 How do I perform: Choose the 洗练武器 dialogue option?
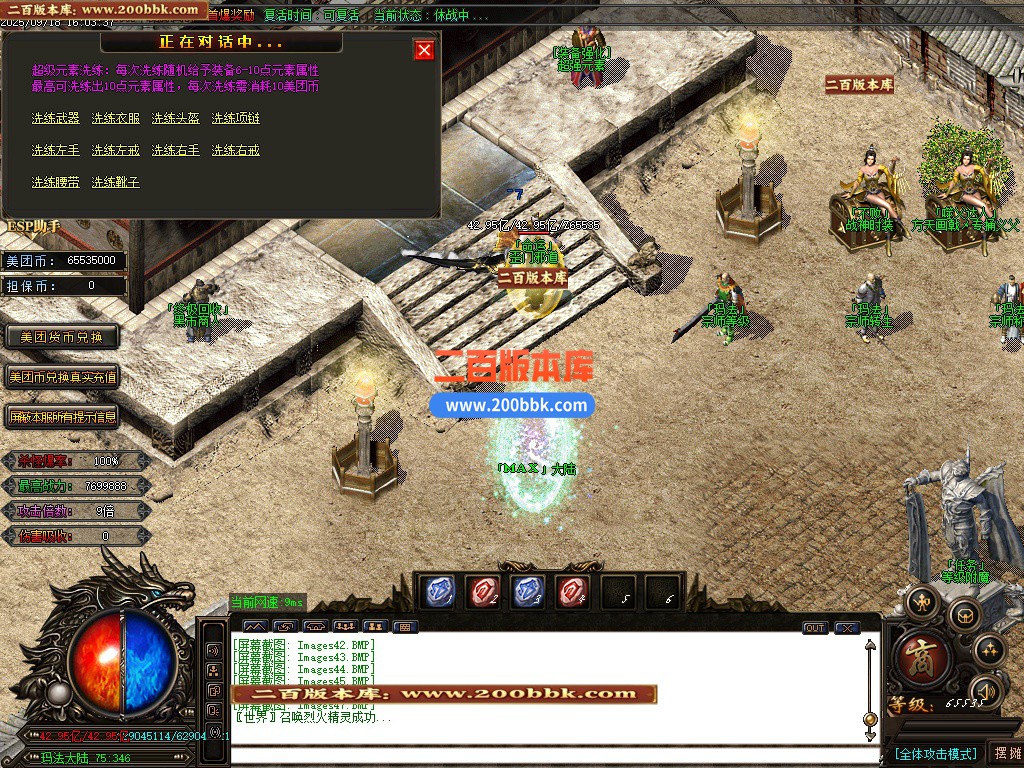(x=56, y=118)
